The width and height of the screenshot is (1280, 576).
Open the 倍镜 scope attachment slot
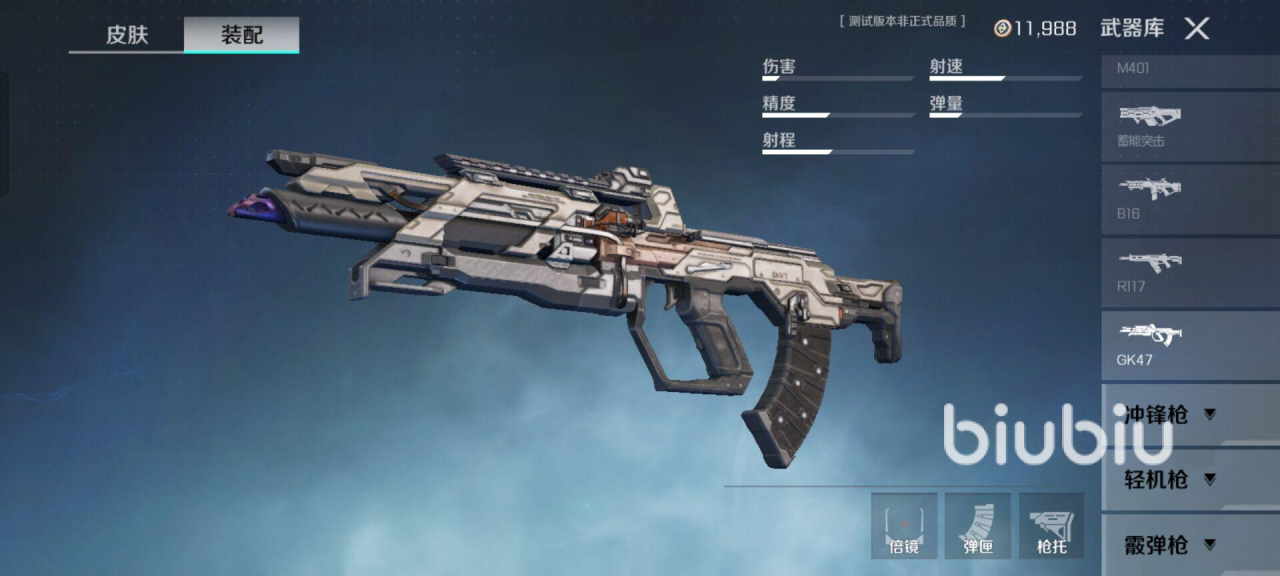(904, 525)
